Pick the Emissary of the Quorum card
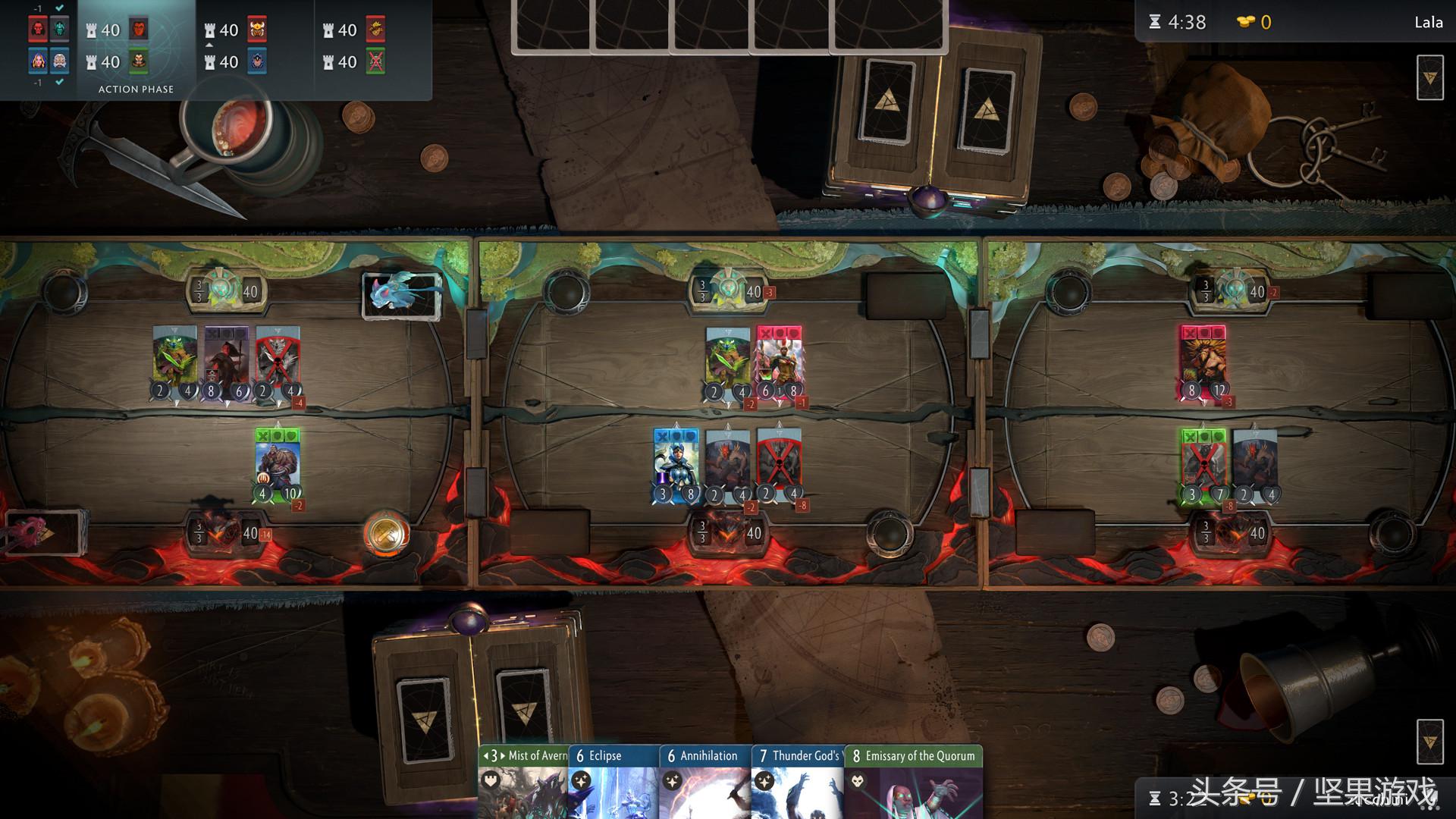The width and height of the screenshot is (1456, 819). tap(914, 781)
